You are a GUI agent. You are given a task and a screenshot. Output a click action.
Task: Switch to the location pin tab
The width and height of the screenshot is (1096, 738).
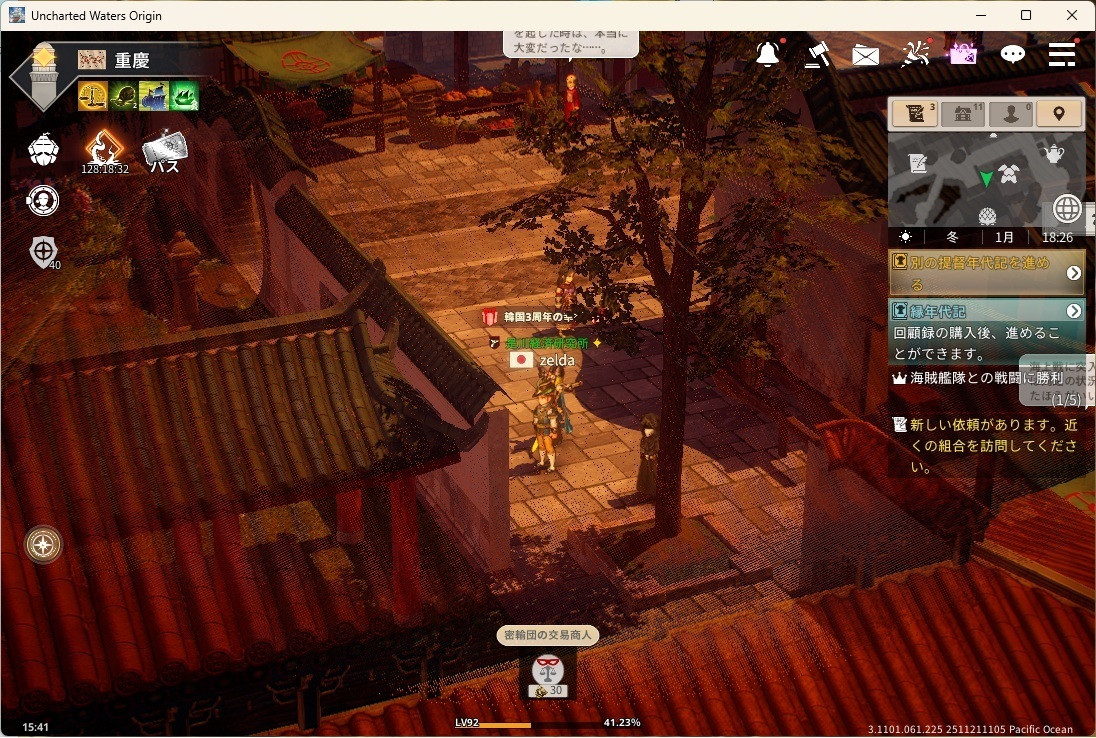[1059, 114]
